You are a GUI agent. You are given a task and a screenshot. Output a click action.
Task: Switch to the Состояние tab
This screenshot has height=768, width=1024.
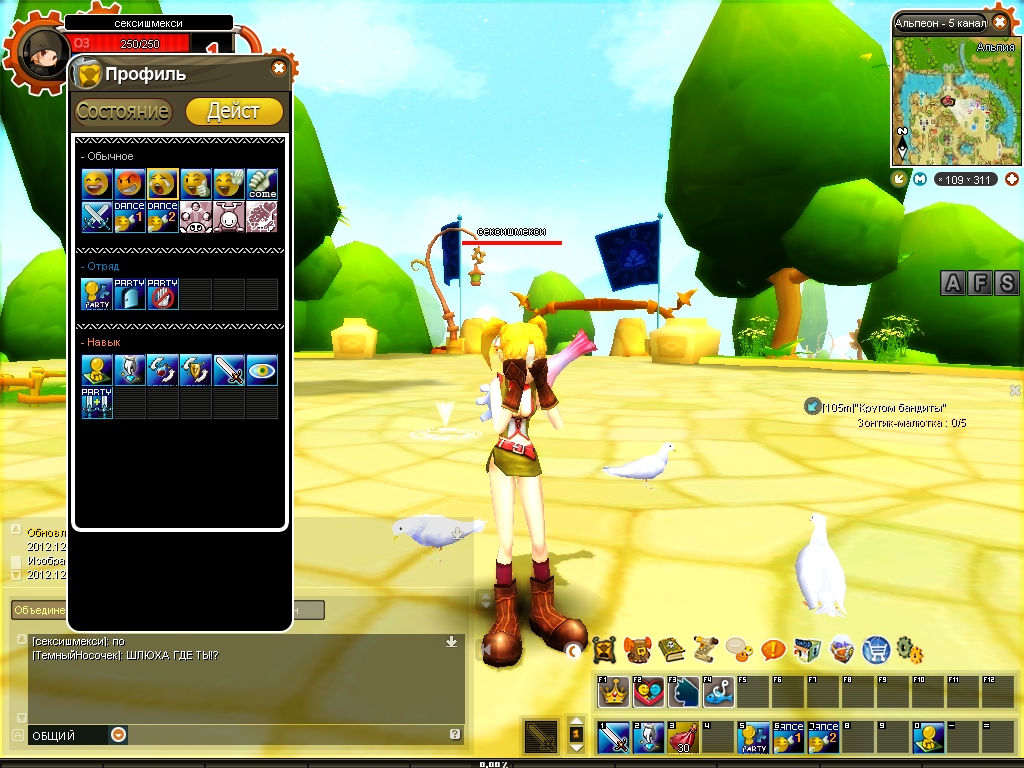[123, 111]
